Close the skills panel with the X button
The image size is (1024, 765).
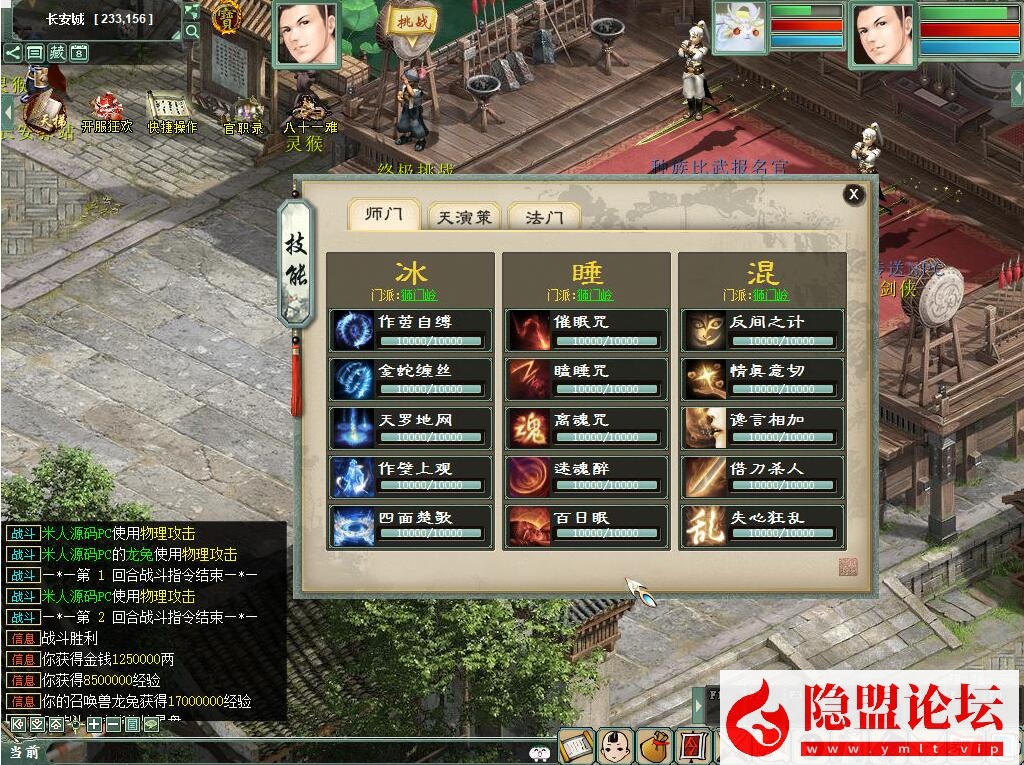point(853,195)
